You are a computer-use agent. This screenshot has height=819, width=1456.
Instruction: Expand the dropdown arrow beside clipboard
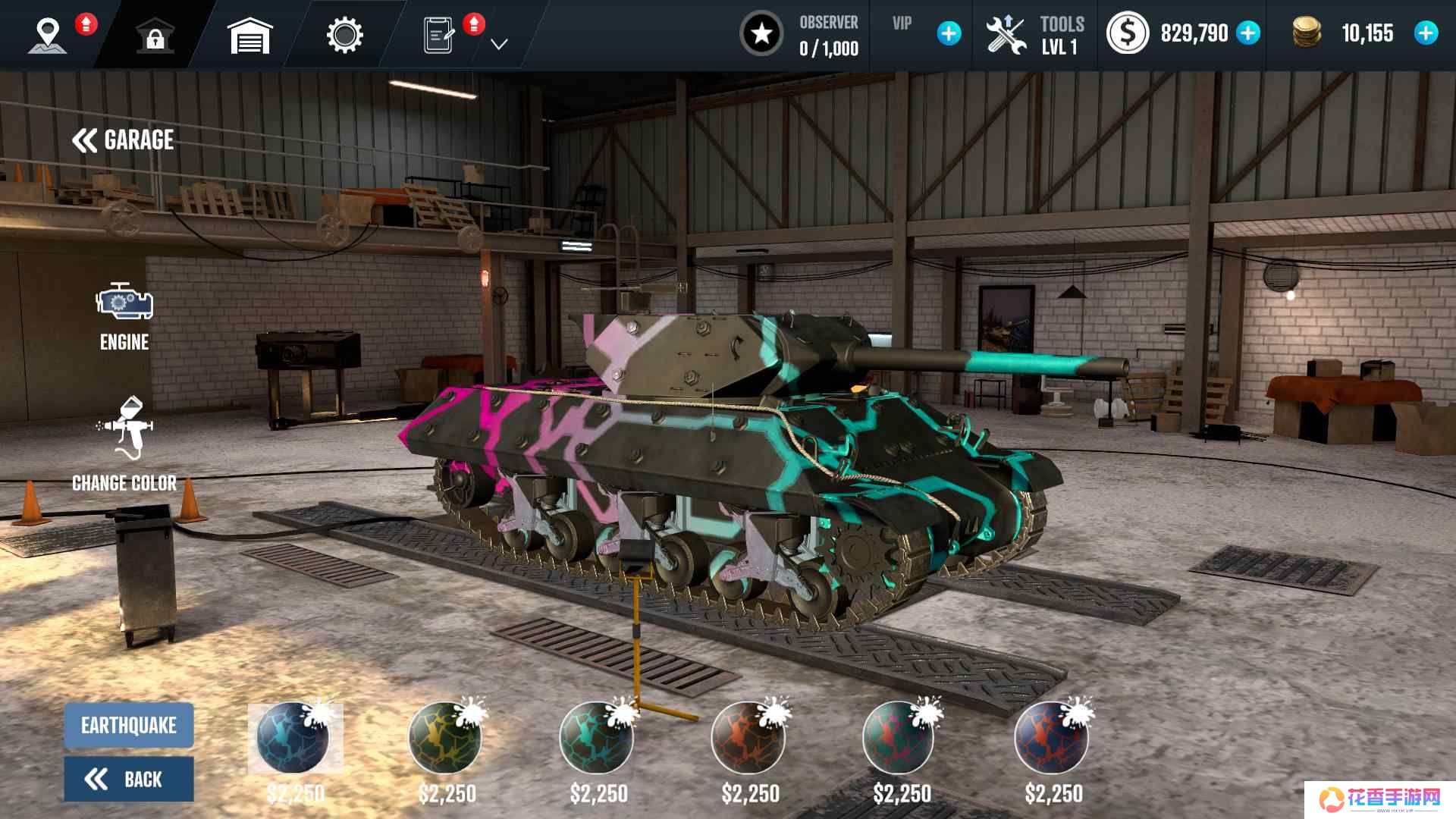498,45
